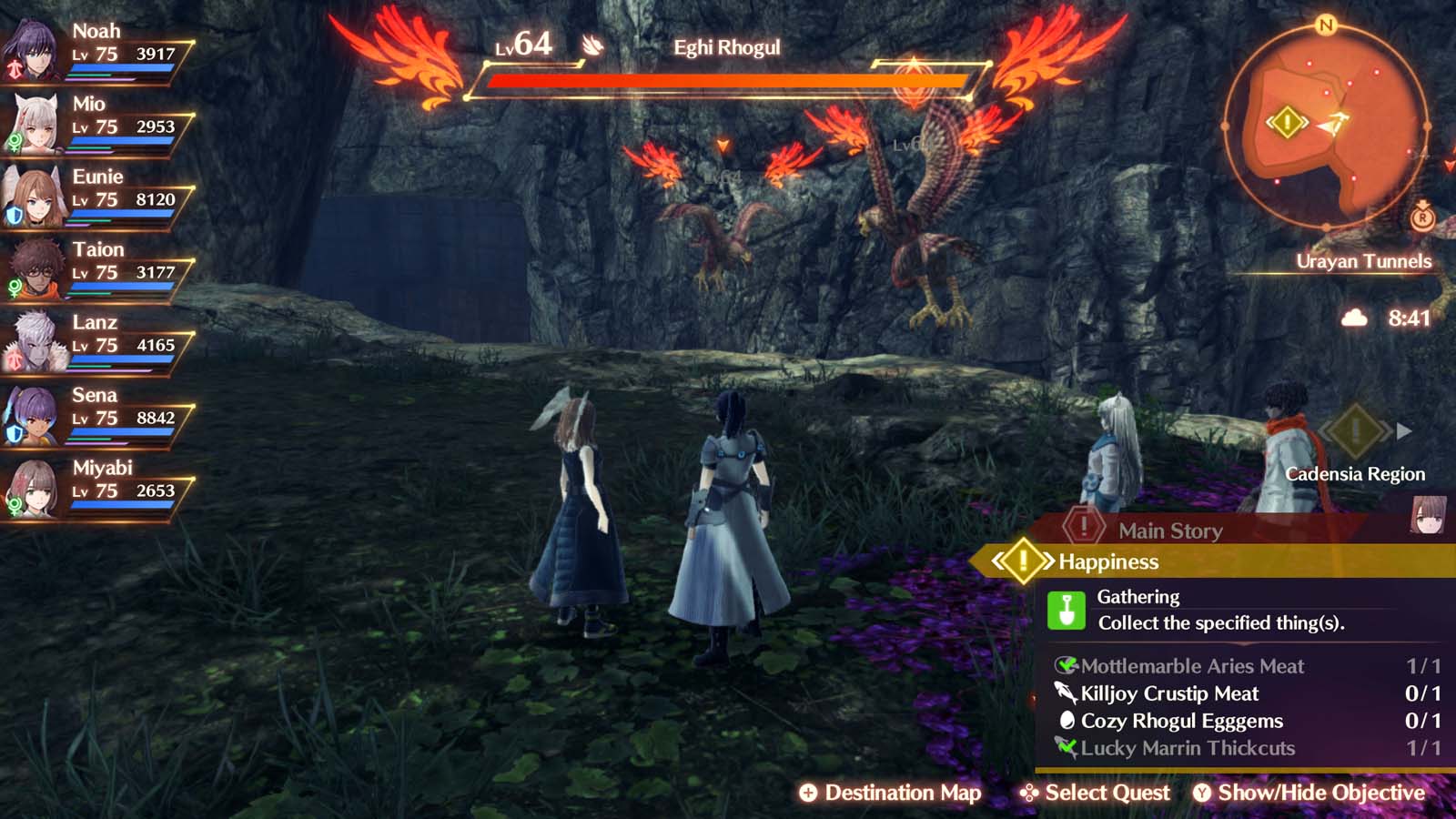Click the cloud weather icon near the clock
This screenshot has height=819, width=1456.
tap(1353, 318)
